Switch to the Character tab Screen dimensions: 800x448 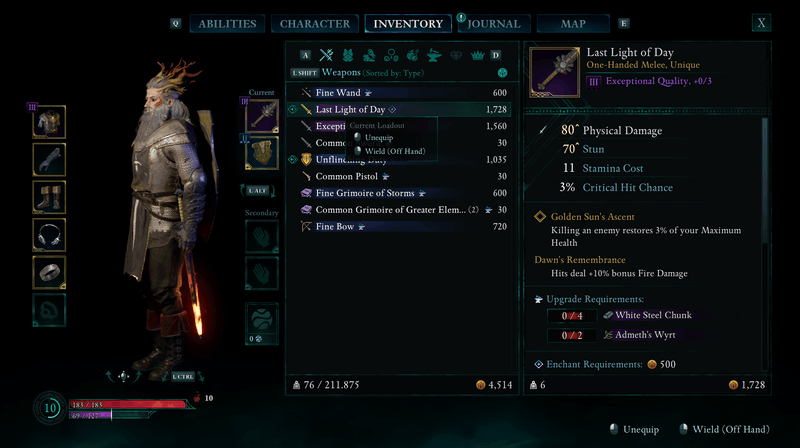tap(315, 24)
